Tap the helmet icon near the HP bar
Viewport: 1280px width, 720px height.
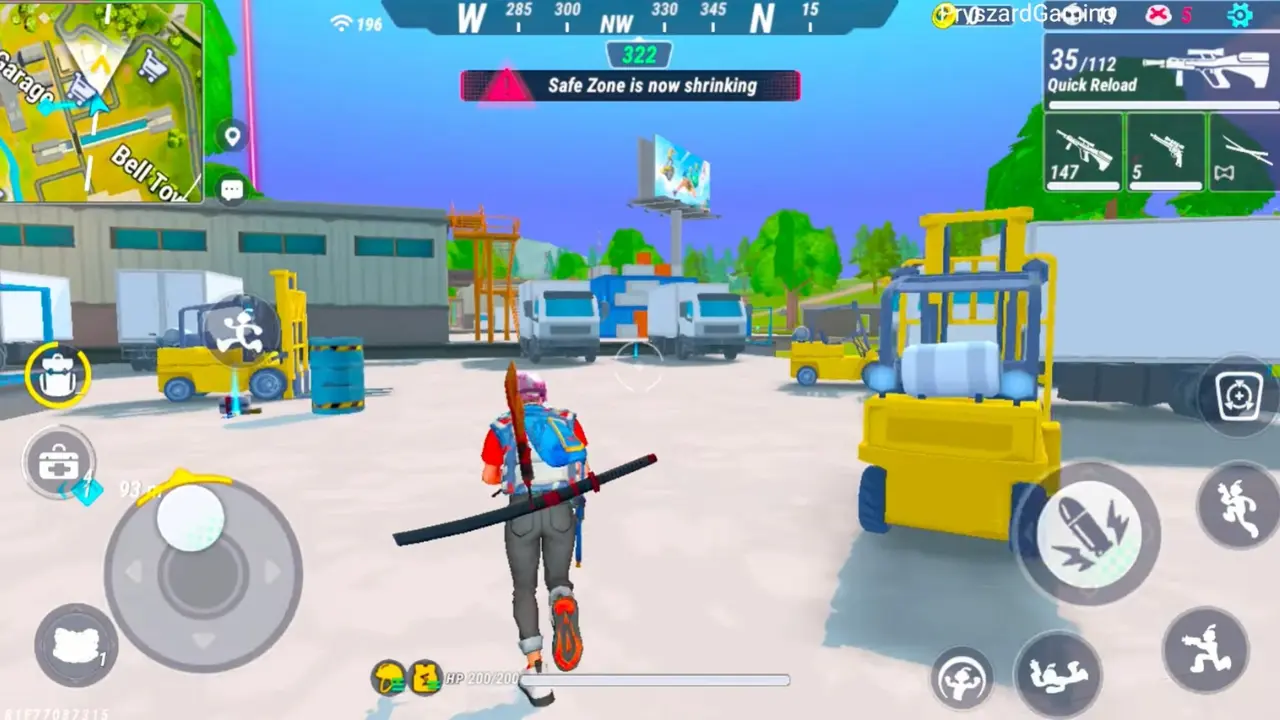click(388, 678)
